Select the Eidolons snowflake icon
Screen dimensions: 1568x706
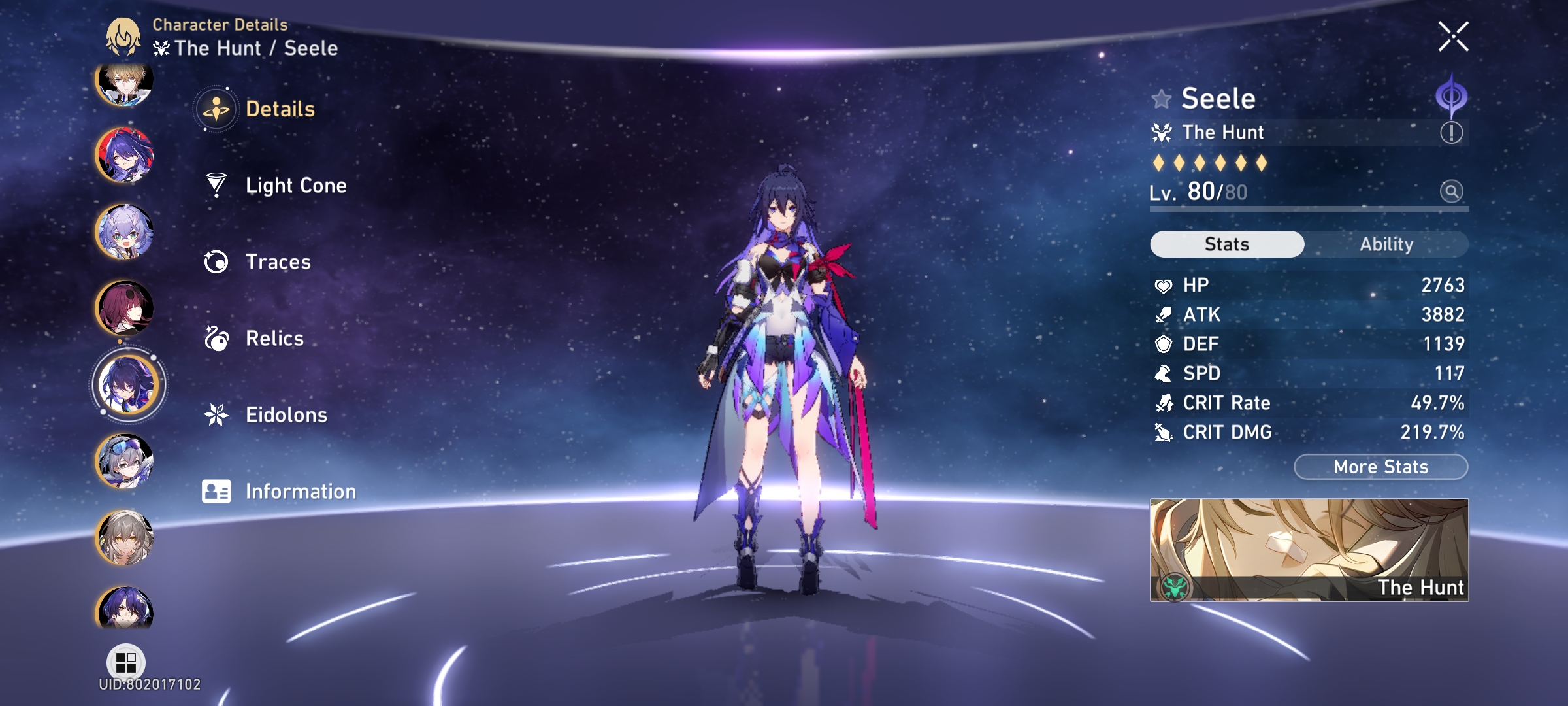(x=216, y=414)
